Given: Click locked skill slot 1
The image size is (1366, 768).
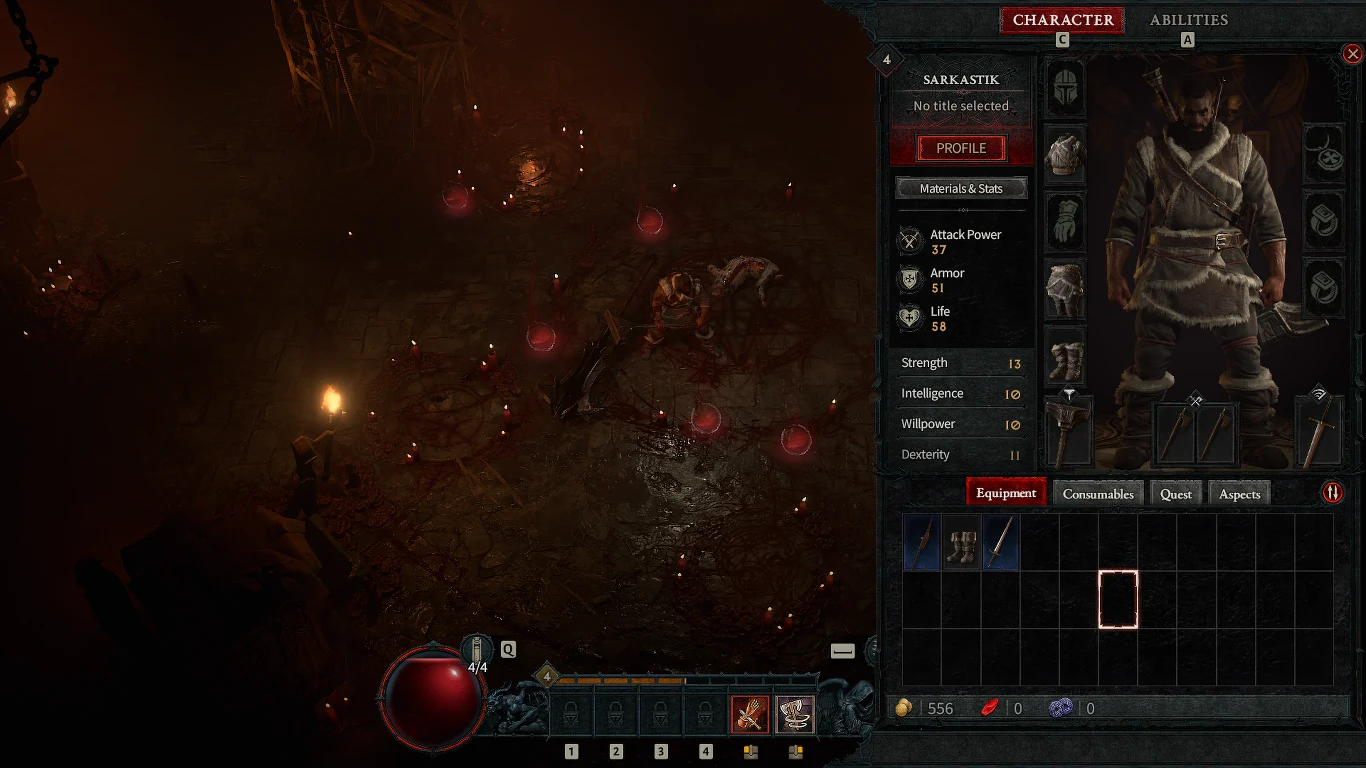Looking at the screenshot, I should click(x=571, y=714).
